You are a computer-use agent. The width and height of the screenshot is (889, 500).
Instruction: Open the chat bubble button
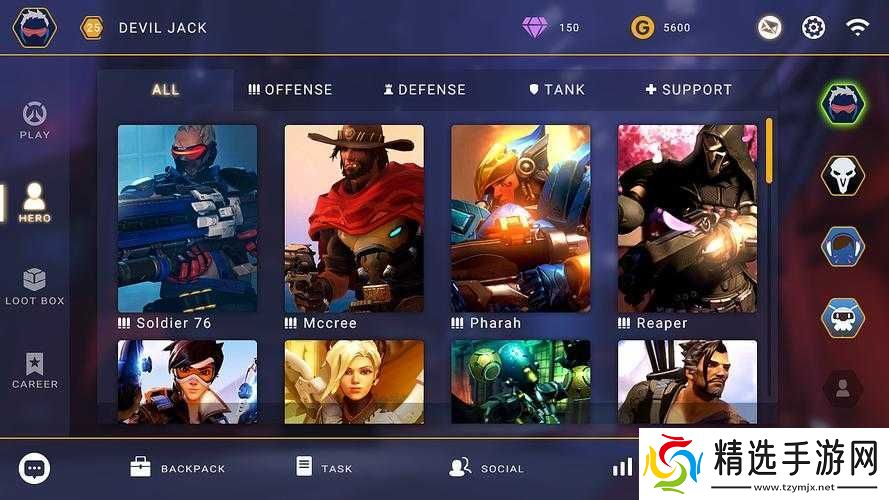35,467
